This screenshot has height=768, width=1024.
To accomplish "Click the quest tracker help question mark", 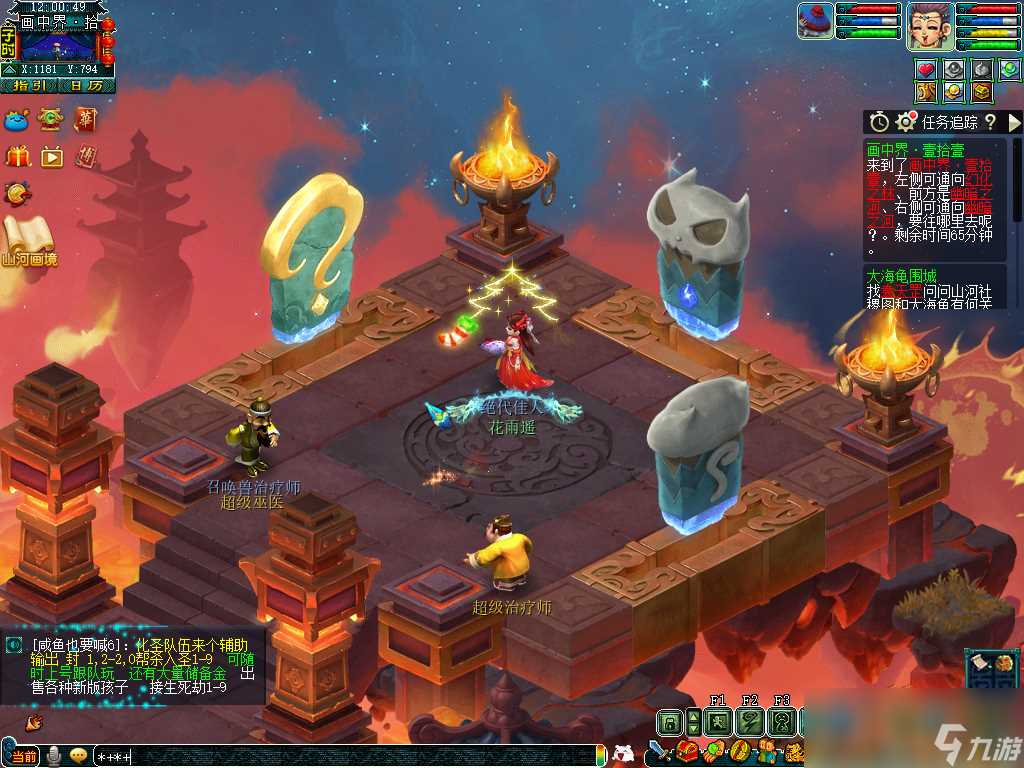I will click(990, 122).
